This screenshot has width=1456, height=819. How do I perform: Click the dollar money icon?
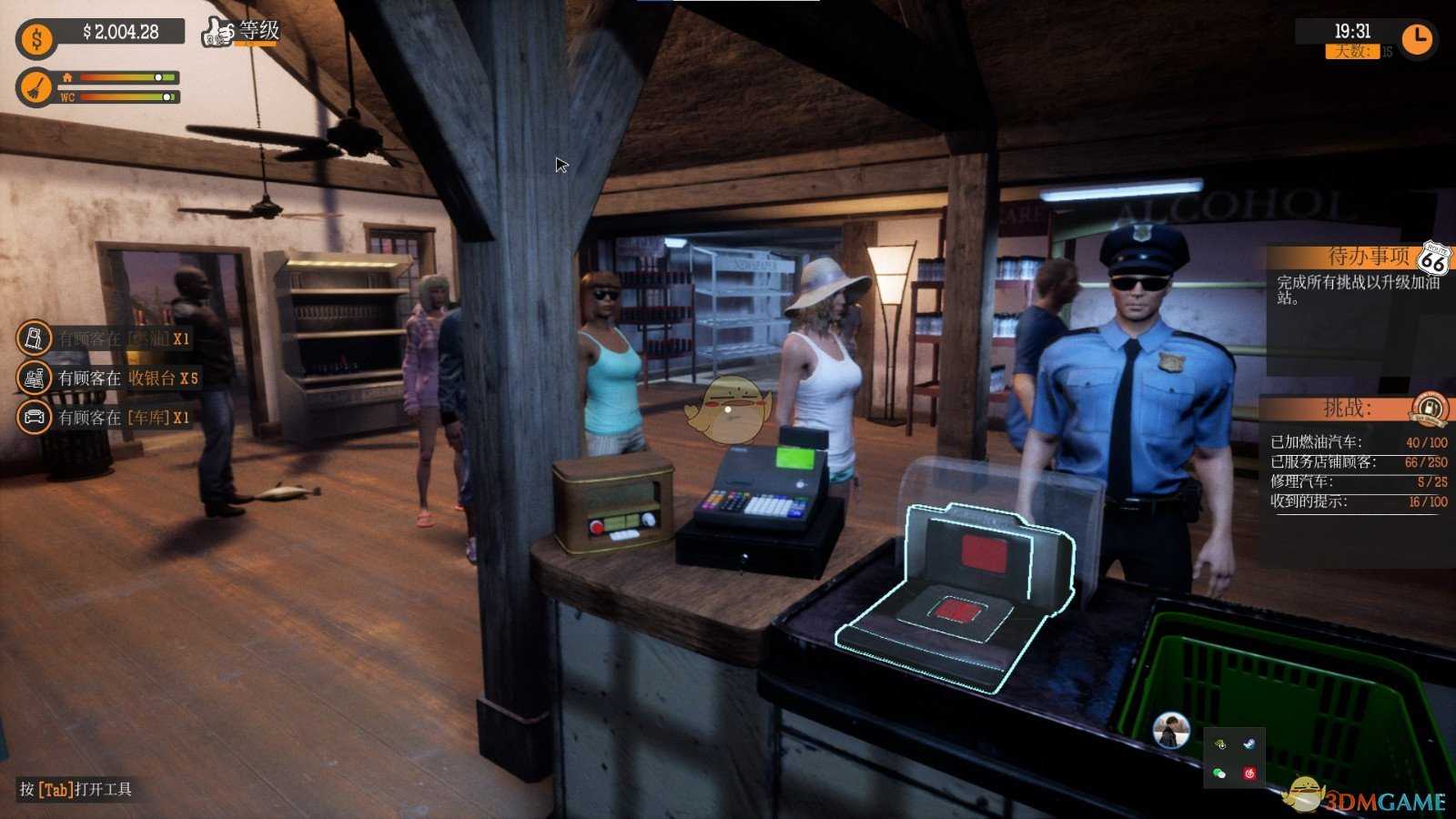(x=36, y=39)
